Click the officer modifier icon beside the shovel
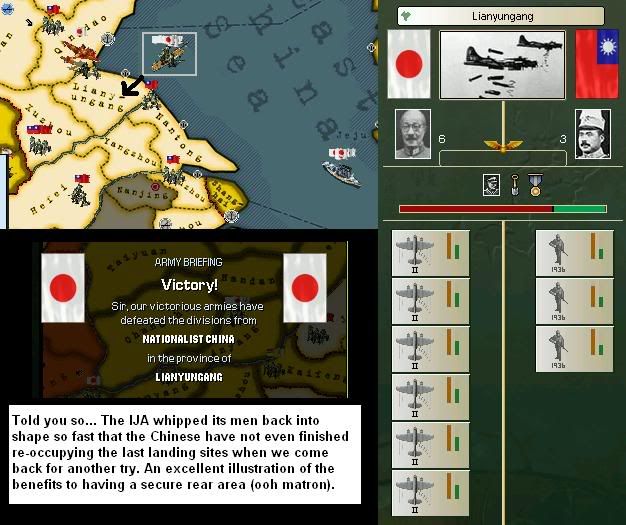 click(491, 184)
